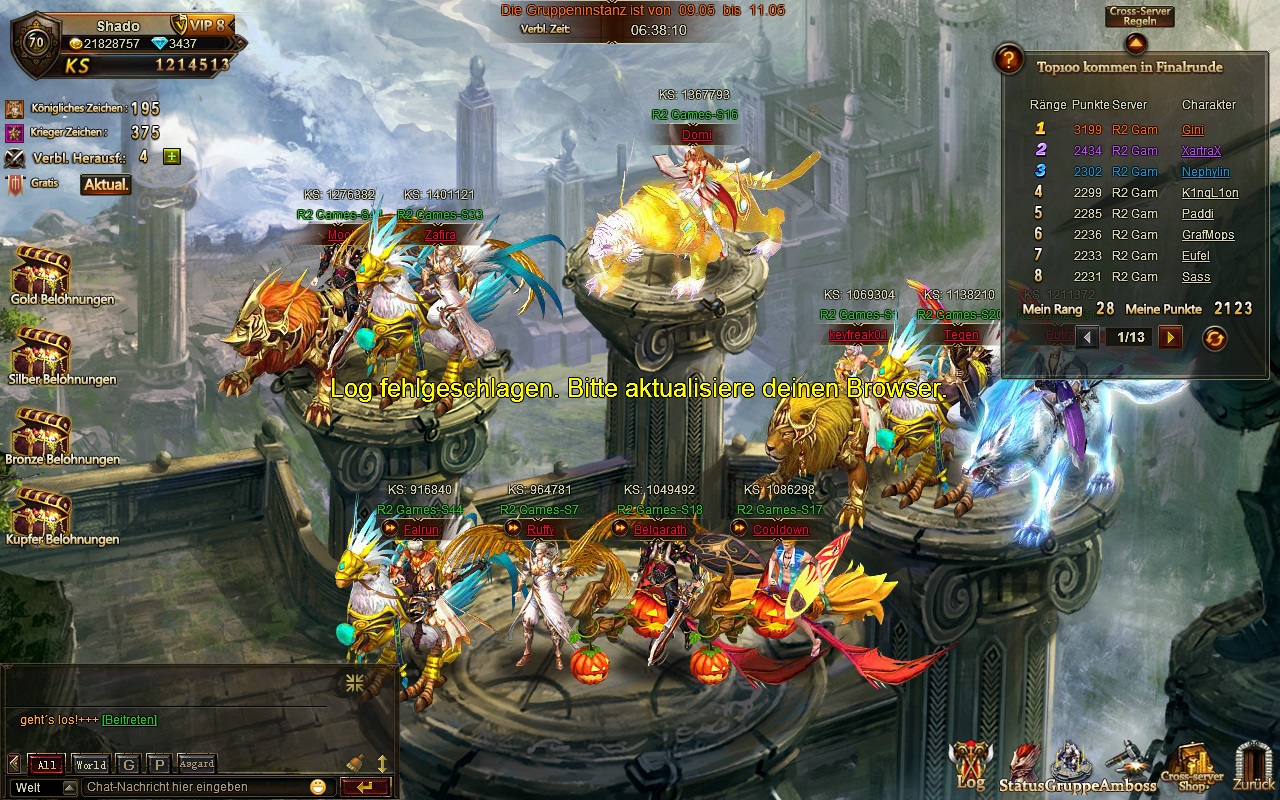Open the battle Log
1280x800 pixels.
pyautogui.click(x=969, y=765)
